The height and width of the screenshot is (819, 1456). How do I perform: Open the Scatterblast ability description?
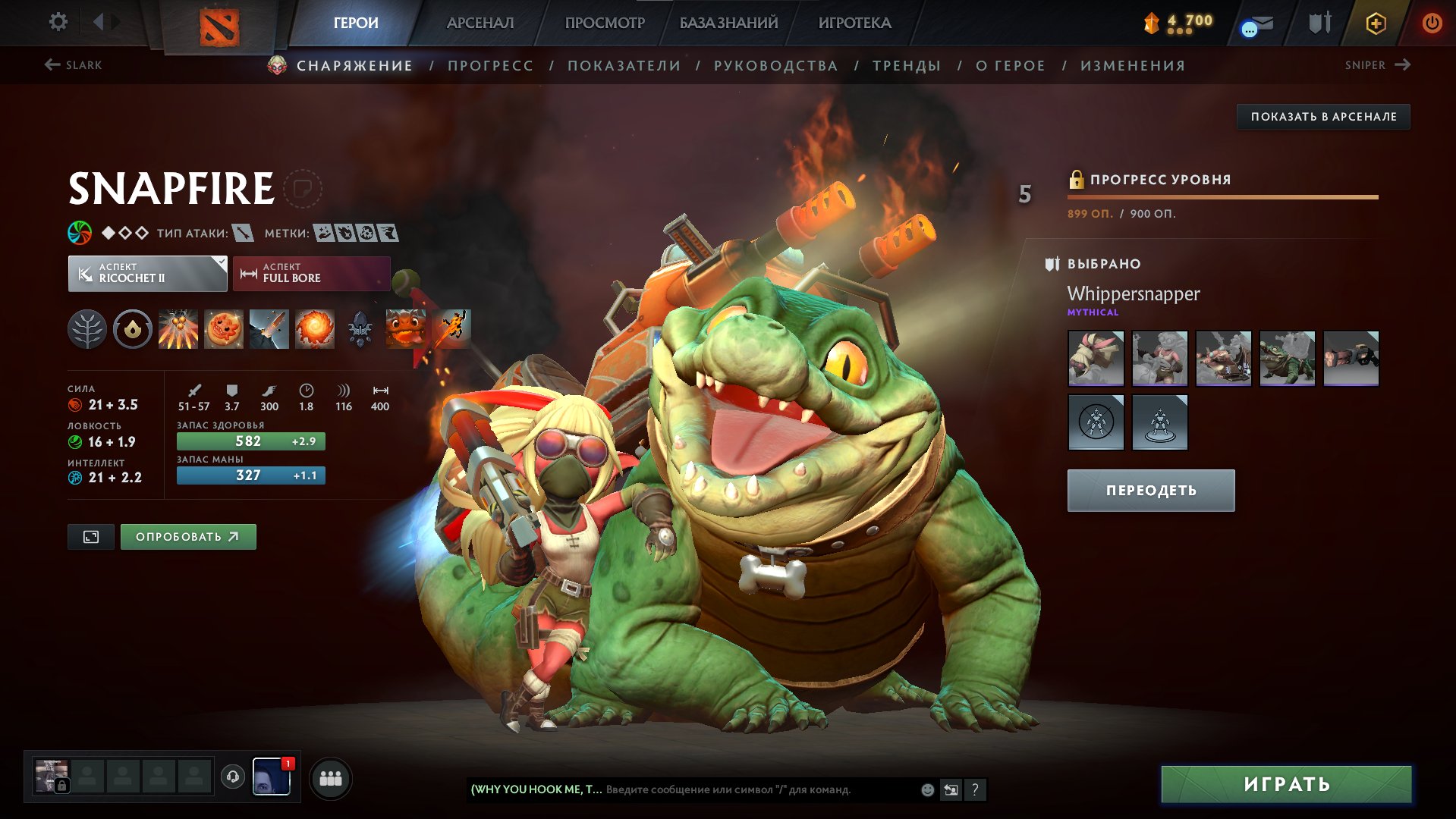pos(178,329)
